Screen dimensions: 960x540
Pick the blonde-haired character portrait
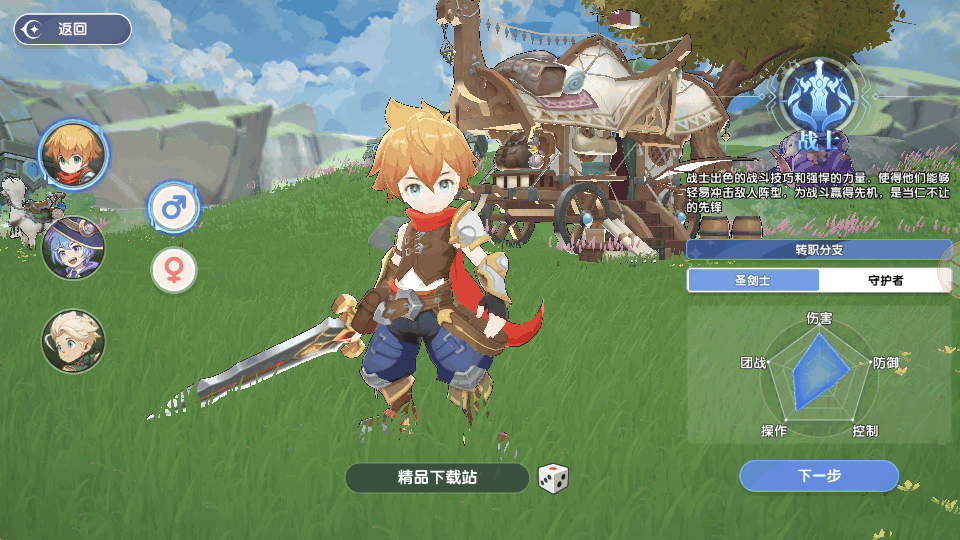point(72,340)
